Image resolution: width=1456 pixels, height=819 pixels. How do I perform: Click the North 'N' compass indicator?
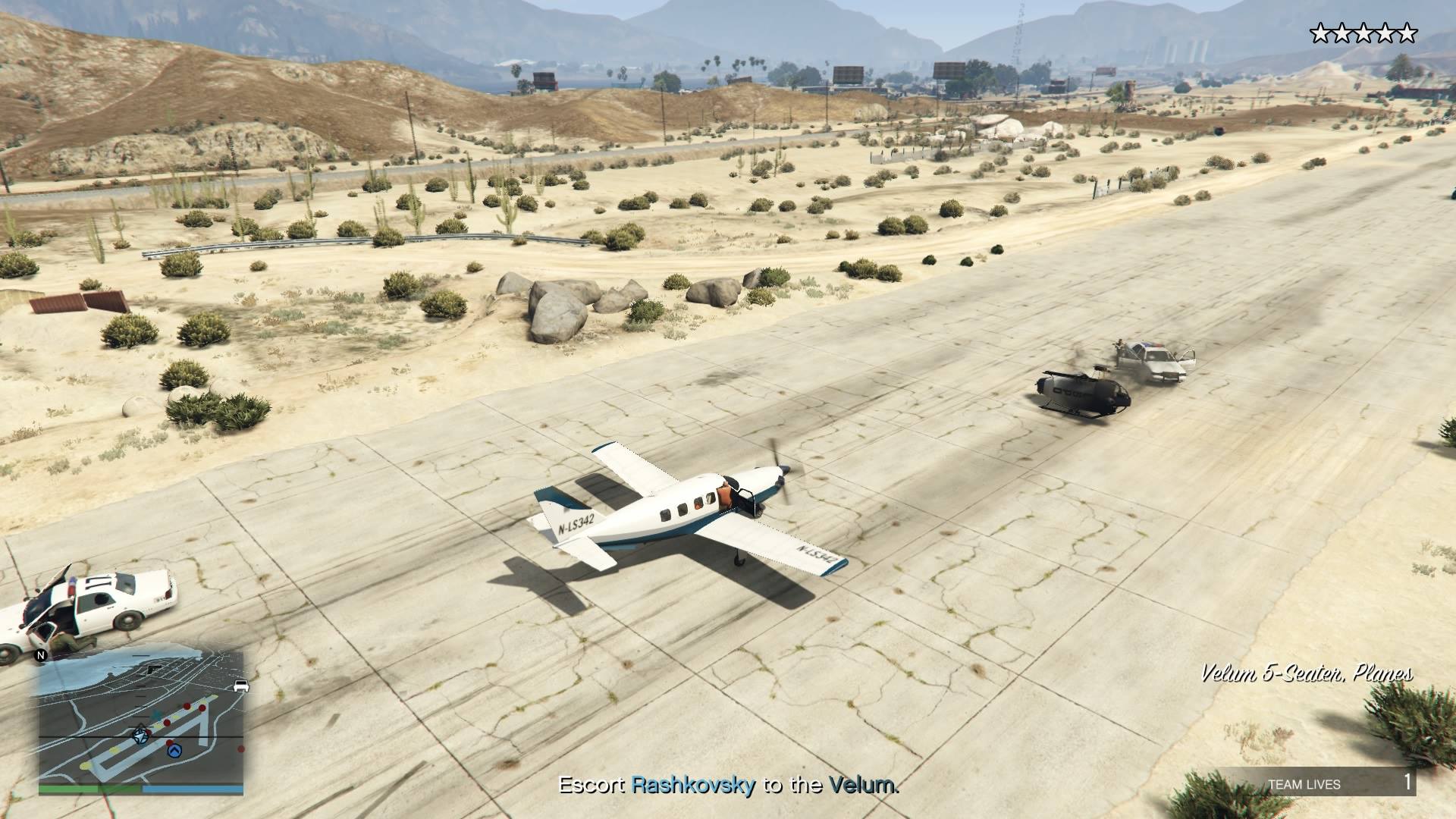pos(41,654)
